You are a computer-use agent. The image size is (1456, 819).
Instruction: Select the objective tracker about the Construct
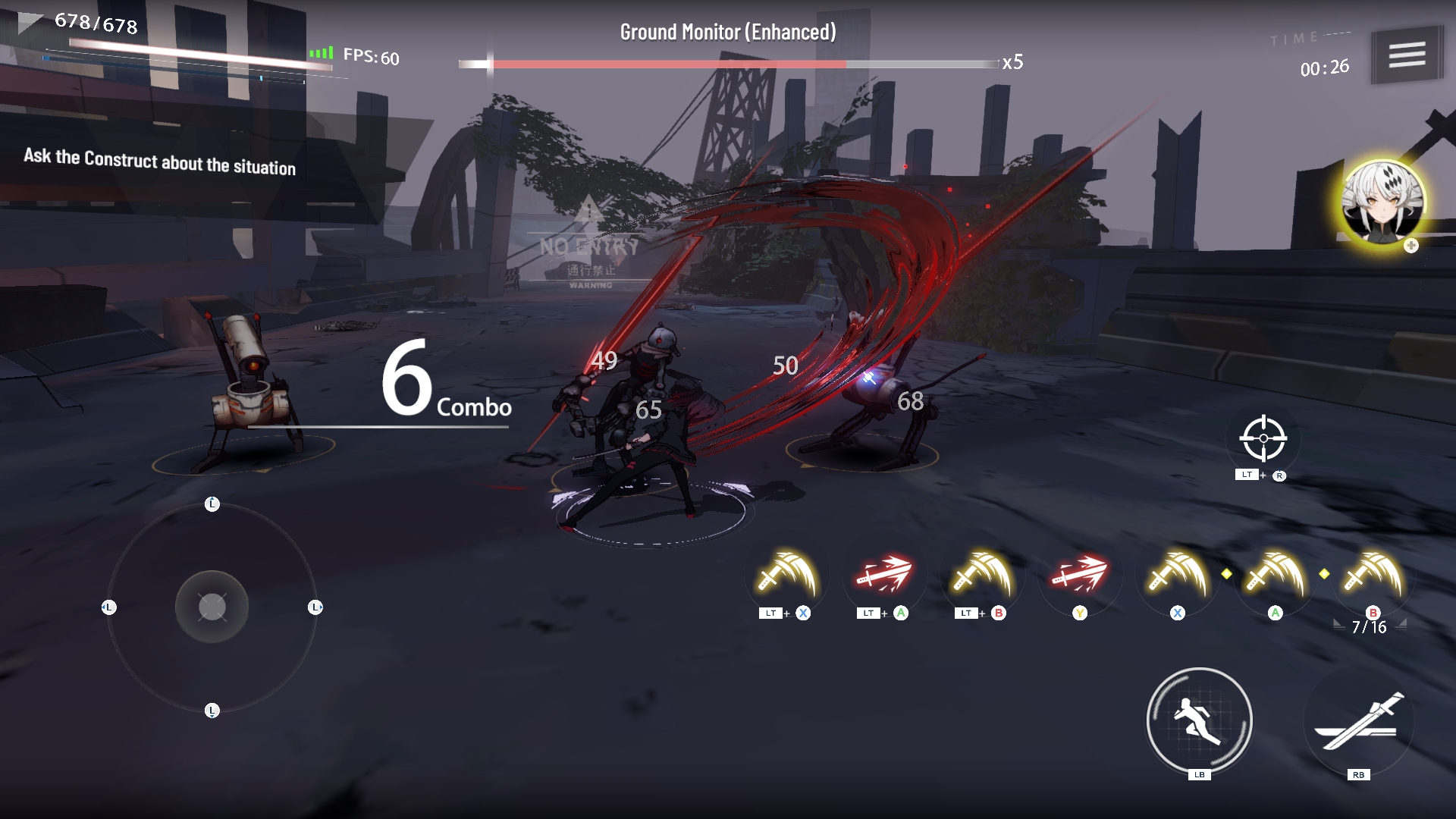pos(160,162)
